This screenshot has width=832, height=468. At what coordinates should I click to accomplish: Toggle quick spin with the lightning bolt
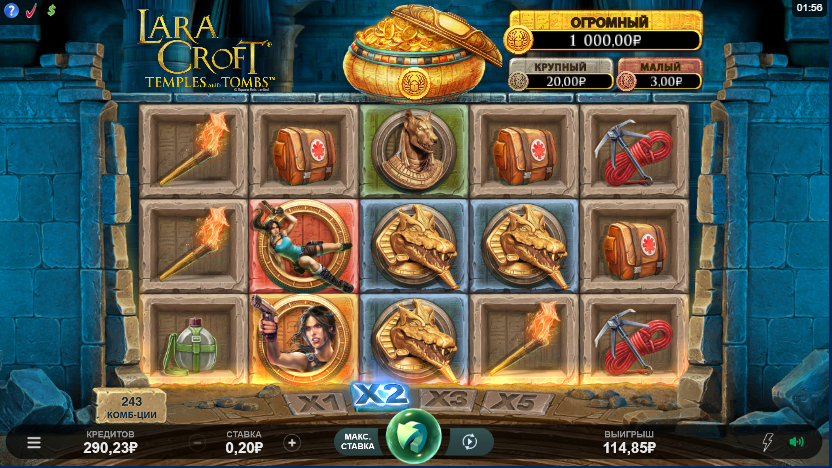click(768, 441)
